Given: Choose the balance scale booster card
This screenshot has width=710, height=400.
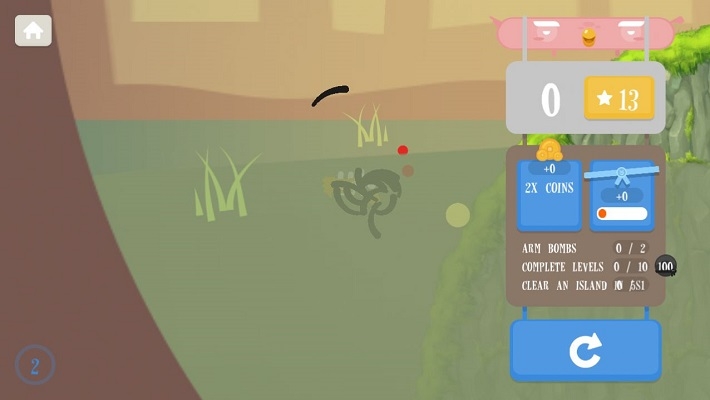Looking at the screenshot, I should point(622,194).
